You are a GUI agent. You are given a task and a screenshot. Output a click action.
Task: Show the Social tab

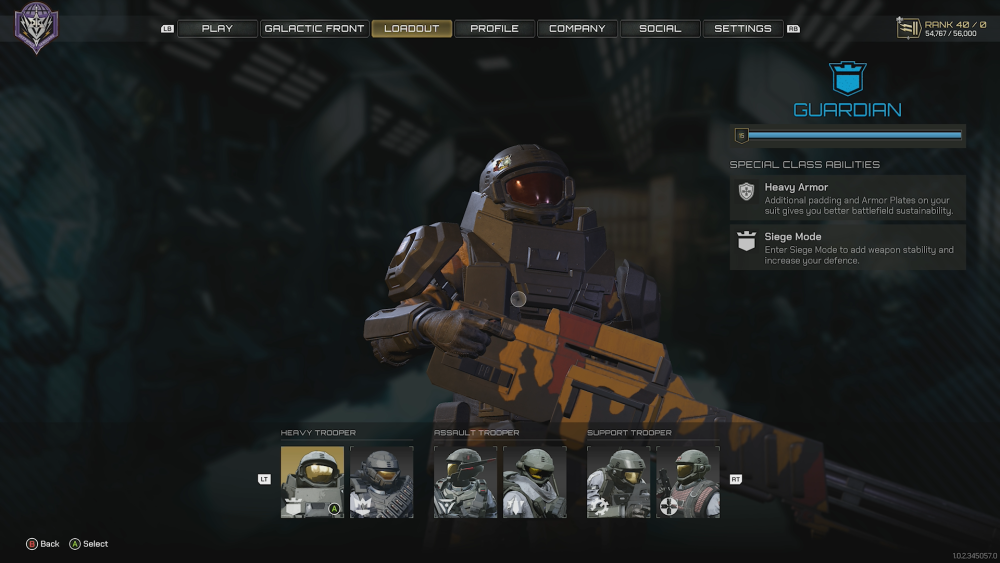tap(660, 29)
